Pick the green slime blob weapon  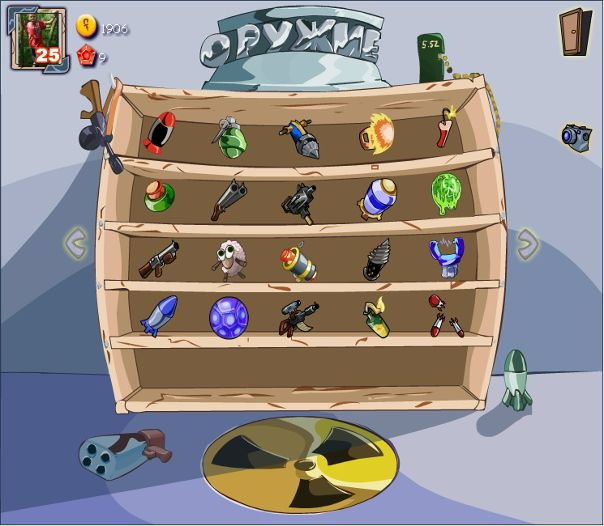(x=444, y=192)
